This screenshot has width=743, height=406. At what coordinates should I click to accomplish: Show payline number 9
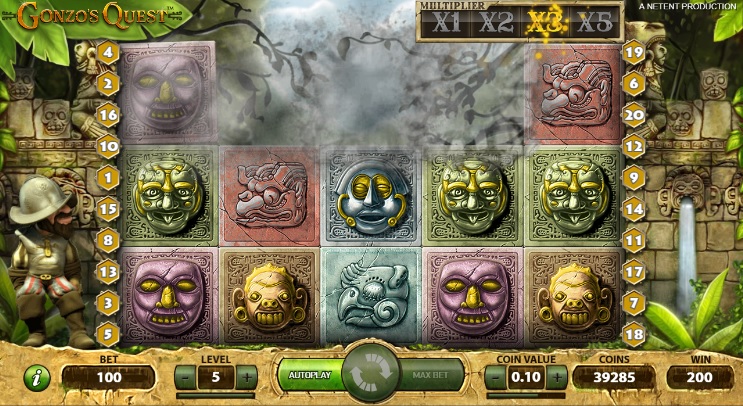click(x=632, y=177)
